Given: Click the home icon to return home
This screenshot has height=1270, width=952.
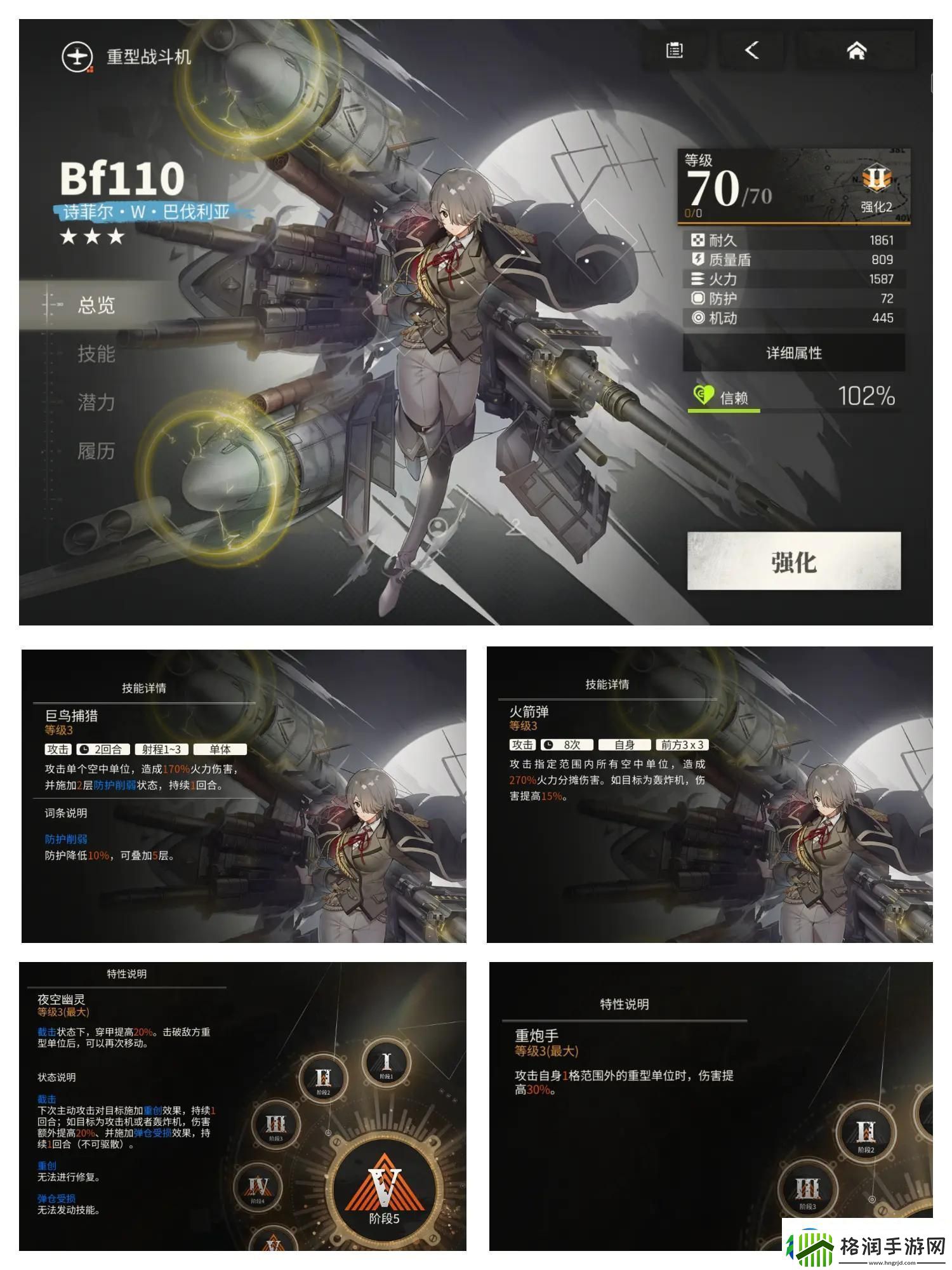Looking at the screenshot, I should 857,52.
